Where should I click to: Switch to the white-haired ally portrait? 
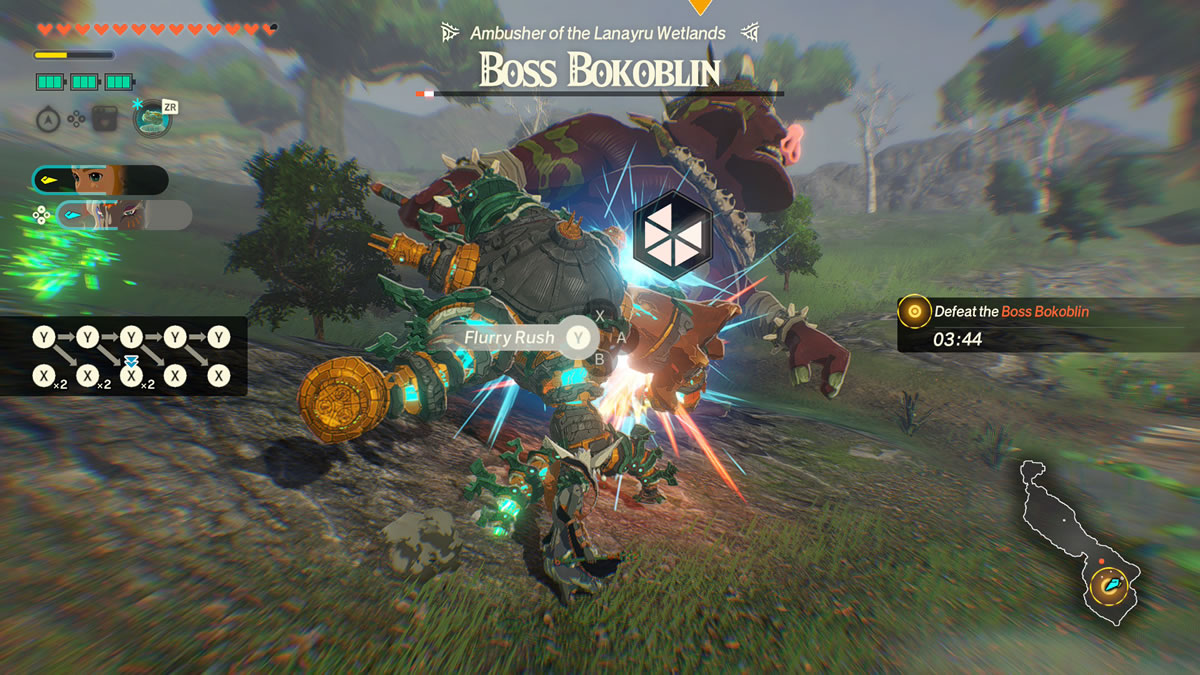(x=123, y=215)
